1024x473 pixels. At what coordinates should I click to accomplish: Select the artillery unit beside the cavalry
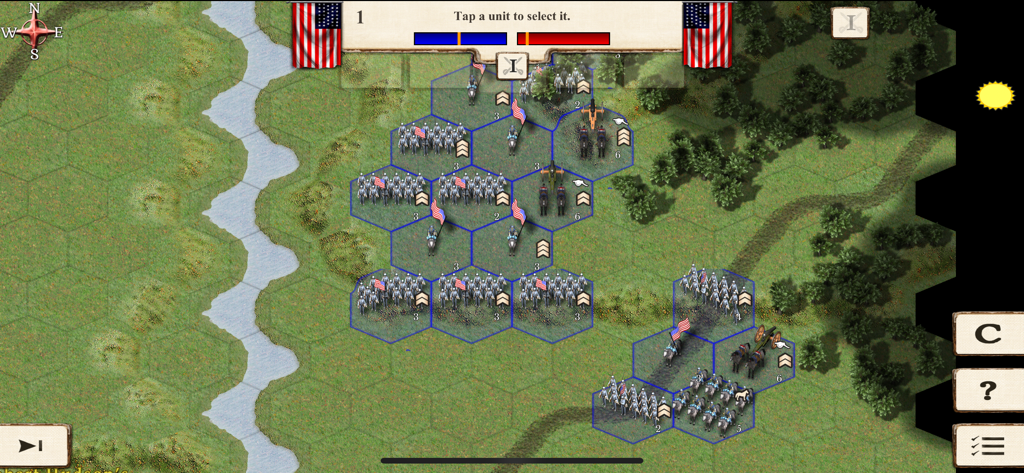pyautogui.click(x=755, y=355)
